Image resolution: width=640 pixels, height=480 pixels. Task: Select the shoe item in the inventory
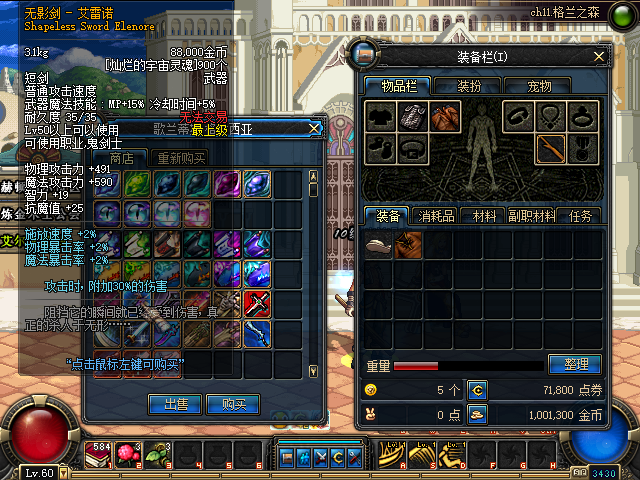(378, 245)
